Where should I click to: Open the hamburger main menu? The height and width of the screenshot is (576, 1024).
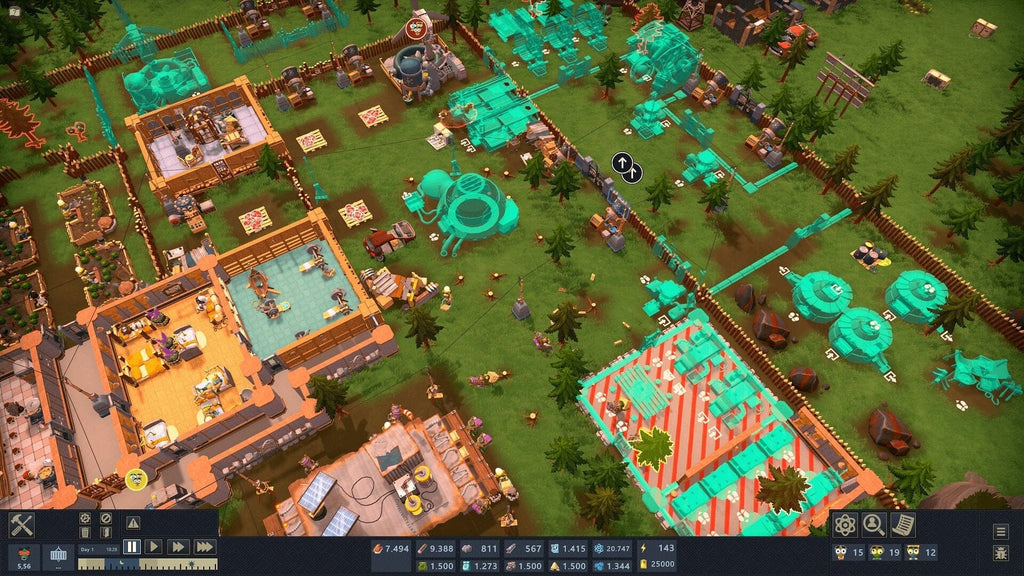tap(1001, 532)
